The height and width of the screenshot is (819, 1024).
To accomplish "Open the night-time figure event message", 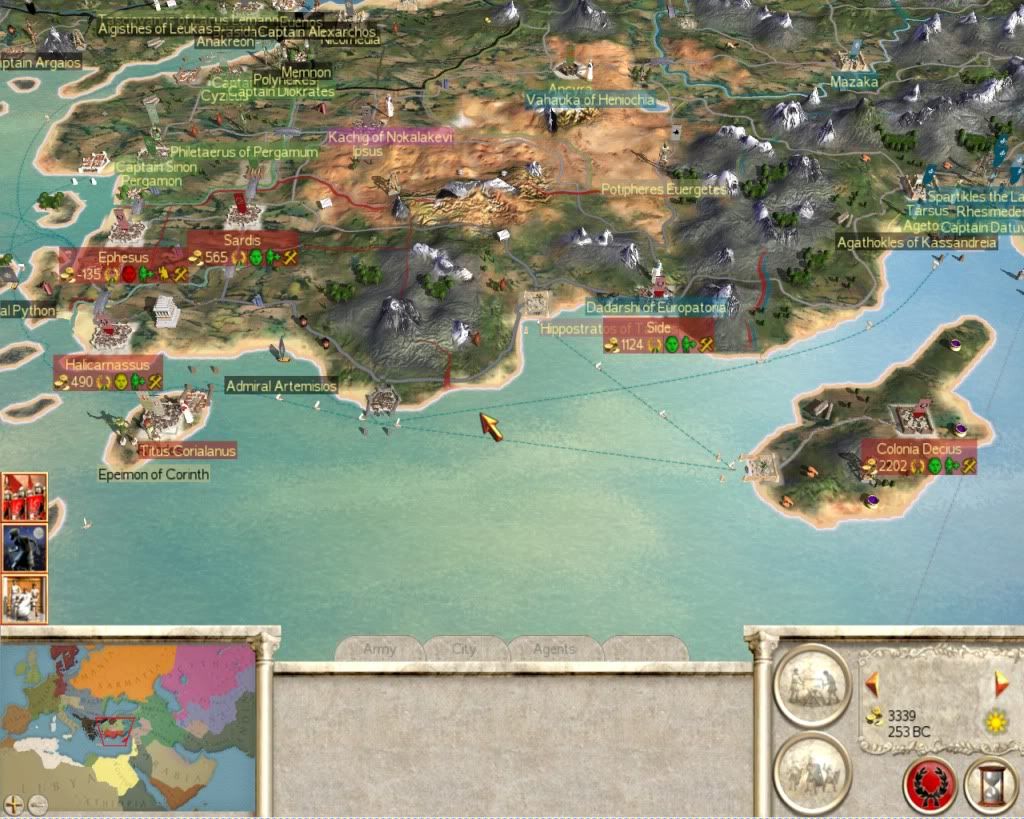I will 24,547.
